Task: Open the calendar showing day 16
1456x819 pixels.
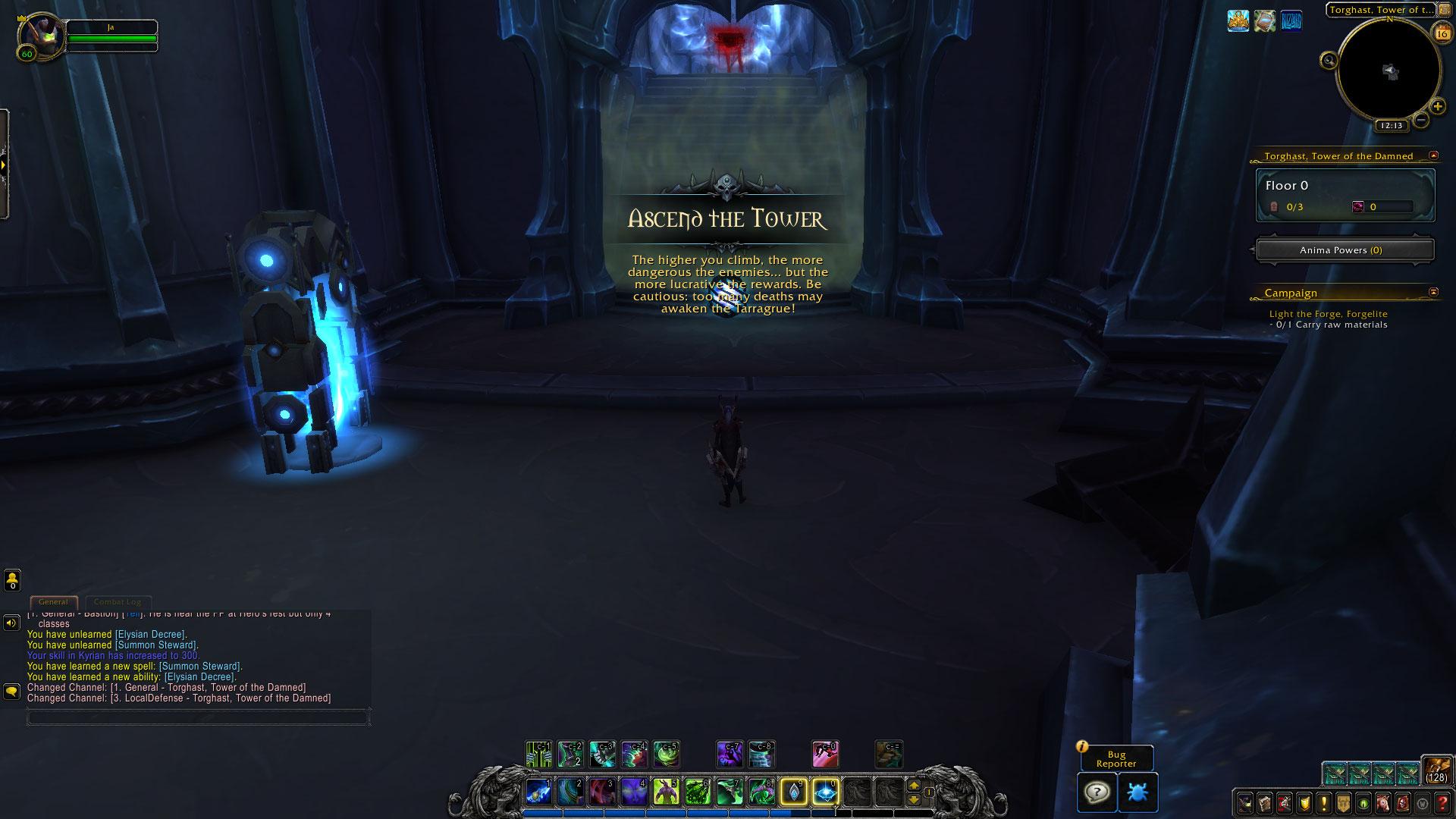Action: (x=1441, y=32)
